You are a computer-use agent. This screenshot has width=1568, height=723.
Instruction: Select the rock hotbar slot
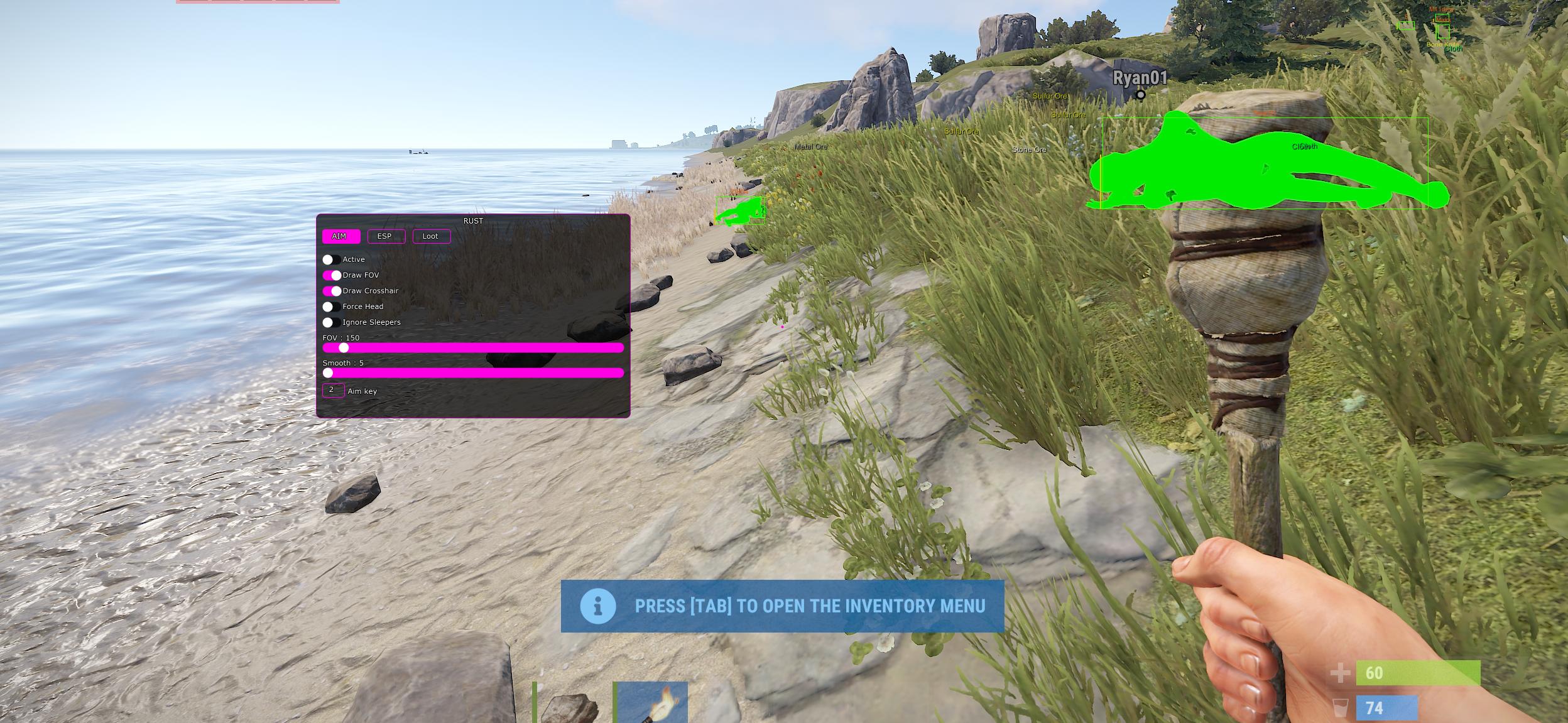click(x=570, y=704)
